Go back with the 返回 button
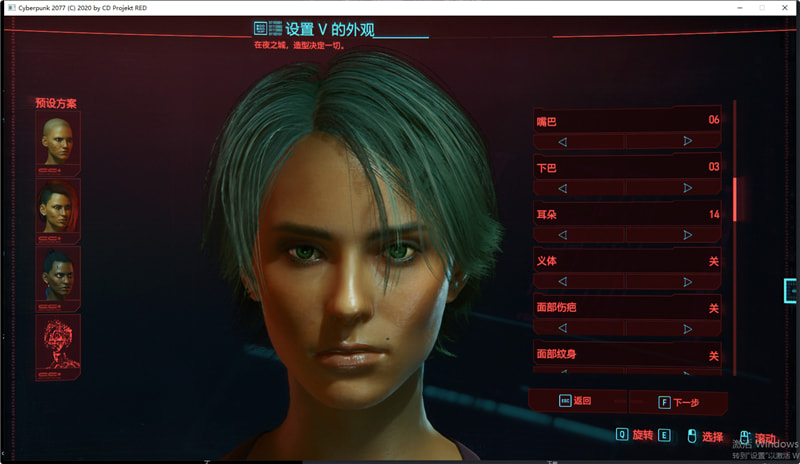The image size is (800, 464). click(x=576, y=401)
